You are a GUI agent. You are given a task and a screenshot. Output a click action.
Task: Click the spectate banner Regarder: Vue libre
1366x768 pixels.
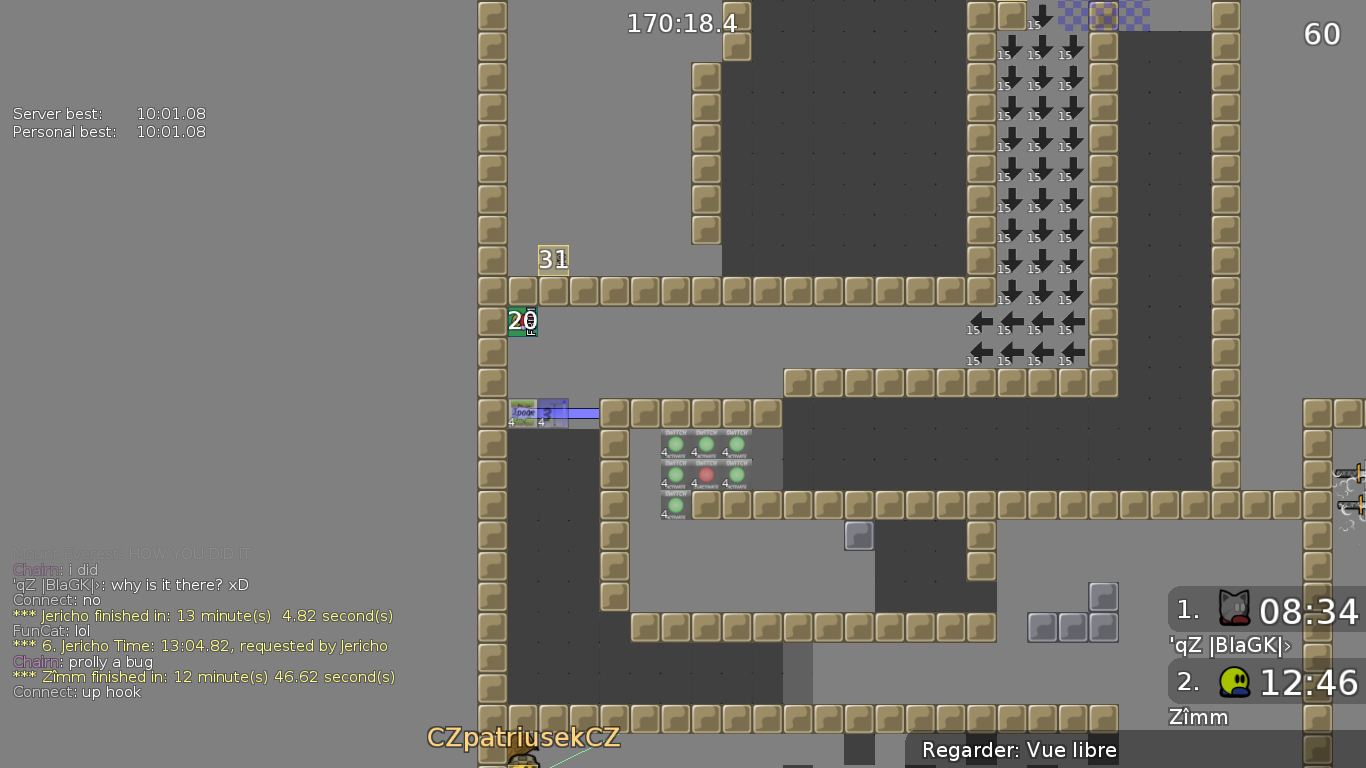(1018, 749)
